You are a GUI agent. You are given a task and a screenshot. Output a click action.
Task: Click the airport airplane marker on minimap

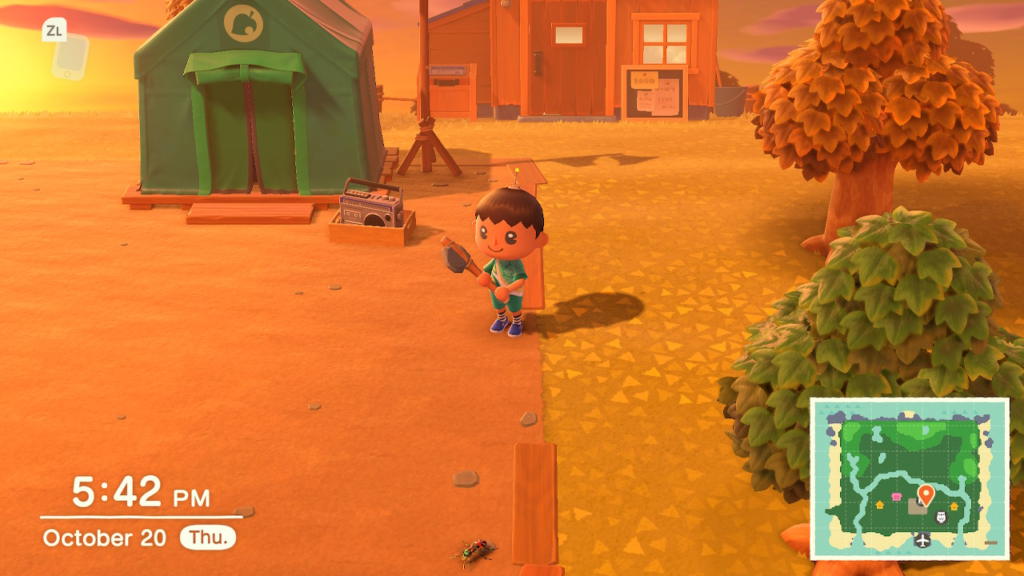point(921,541)
